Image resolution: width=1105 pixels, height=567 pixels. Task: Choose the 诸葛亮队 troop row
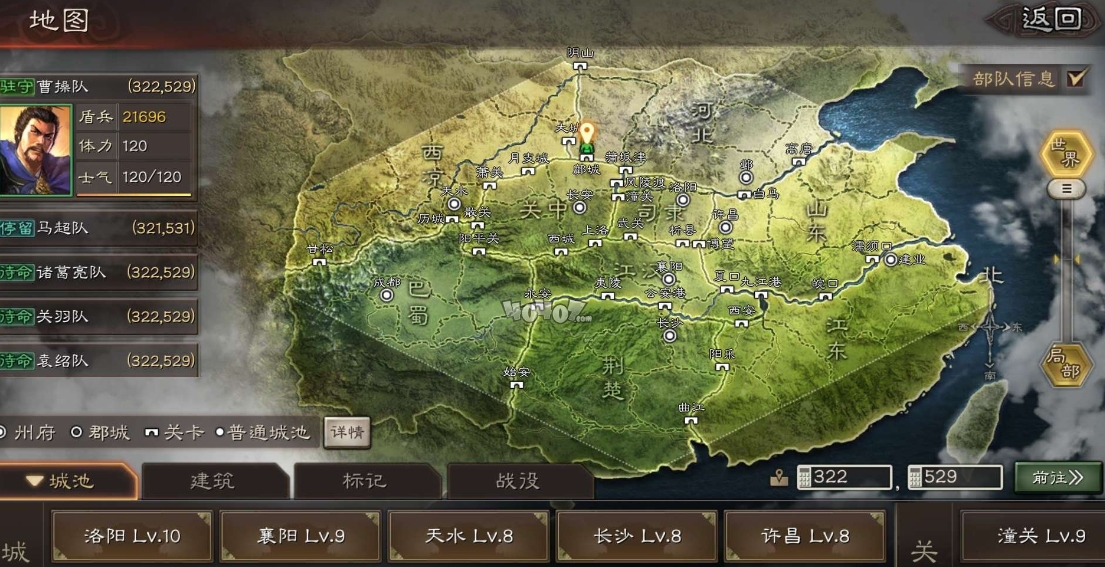(98, 272)
